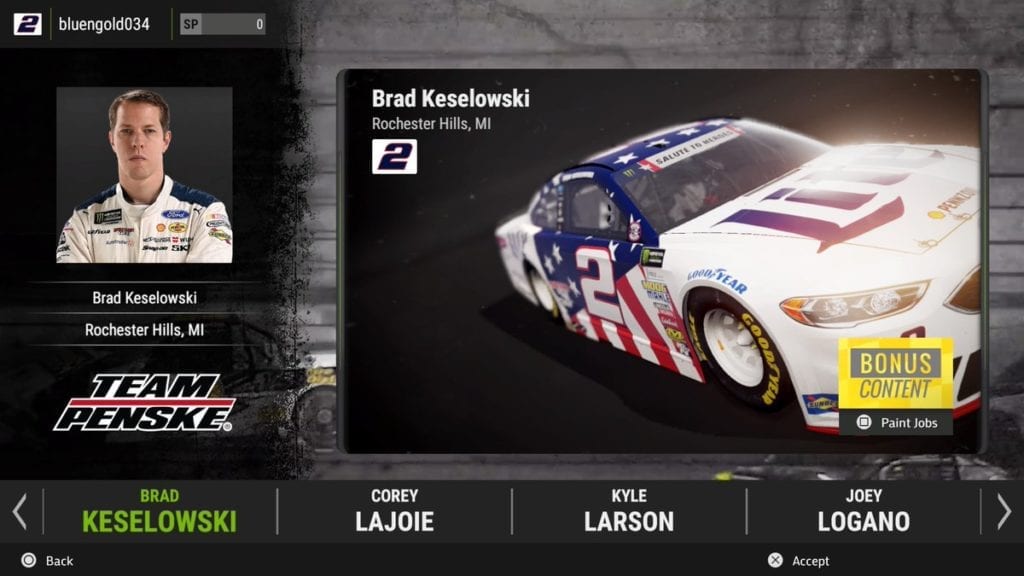Show previous drivers with the left arrow

(19, 511)
